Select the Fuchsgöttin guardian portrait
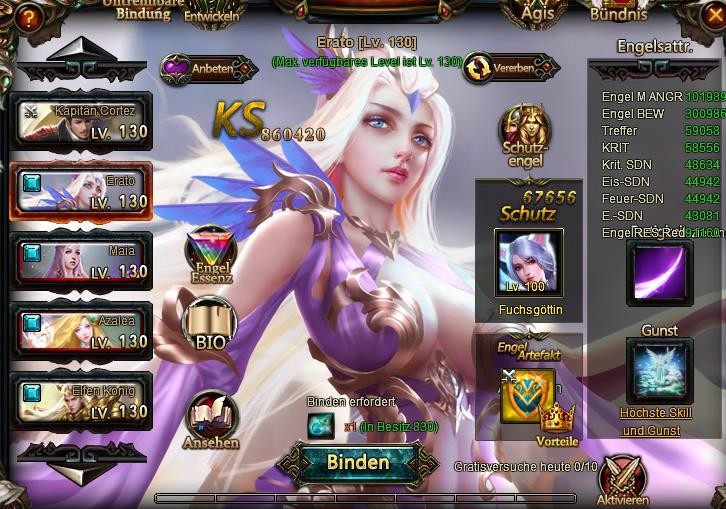 (x=529, y=263)
